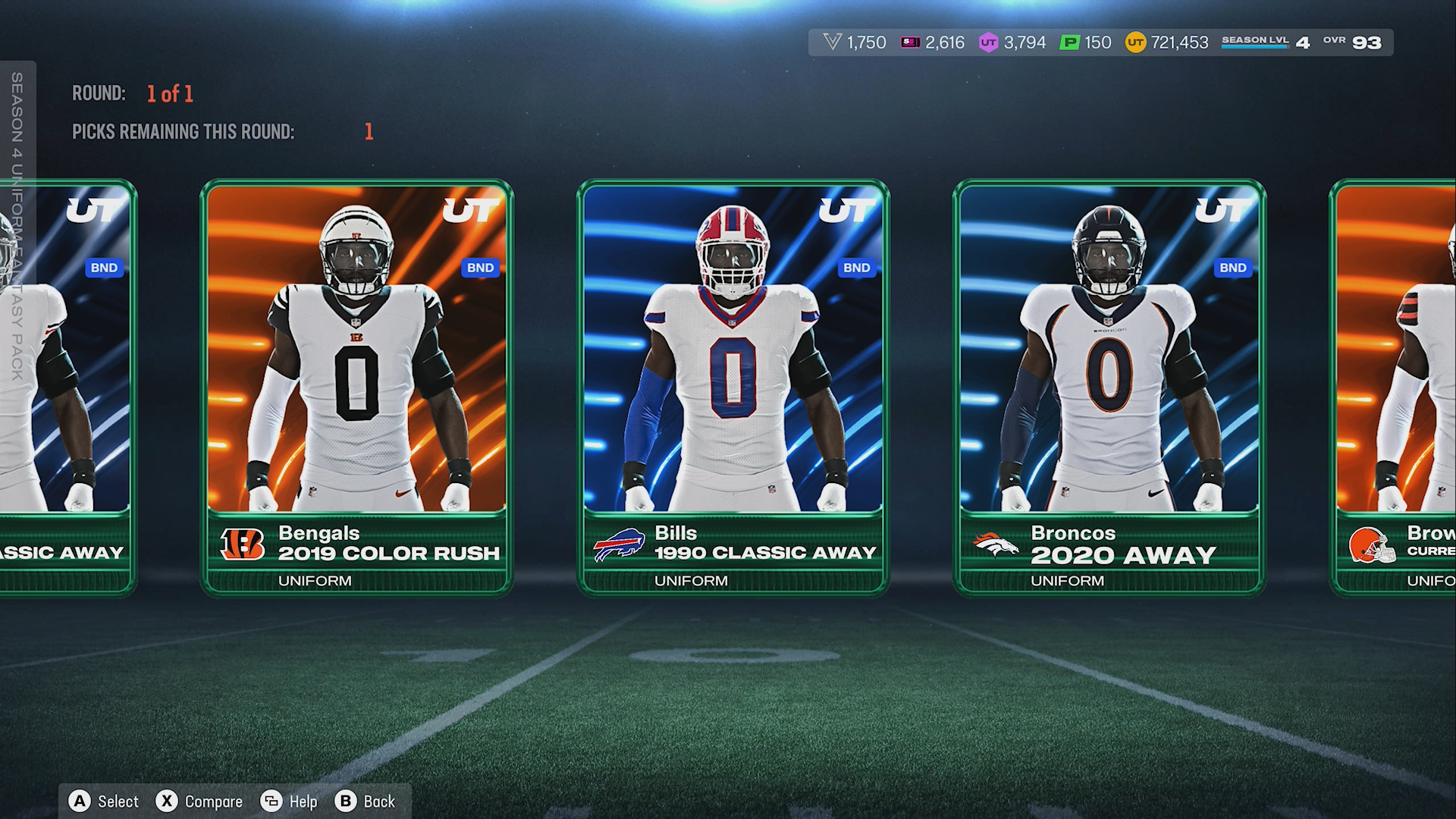Go Back using the bottom bar
Viewport: 1456px width, 819px height.
366,802
